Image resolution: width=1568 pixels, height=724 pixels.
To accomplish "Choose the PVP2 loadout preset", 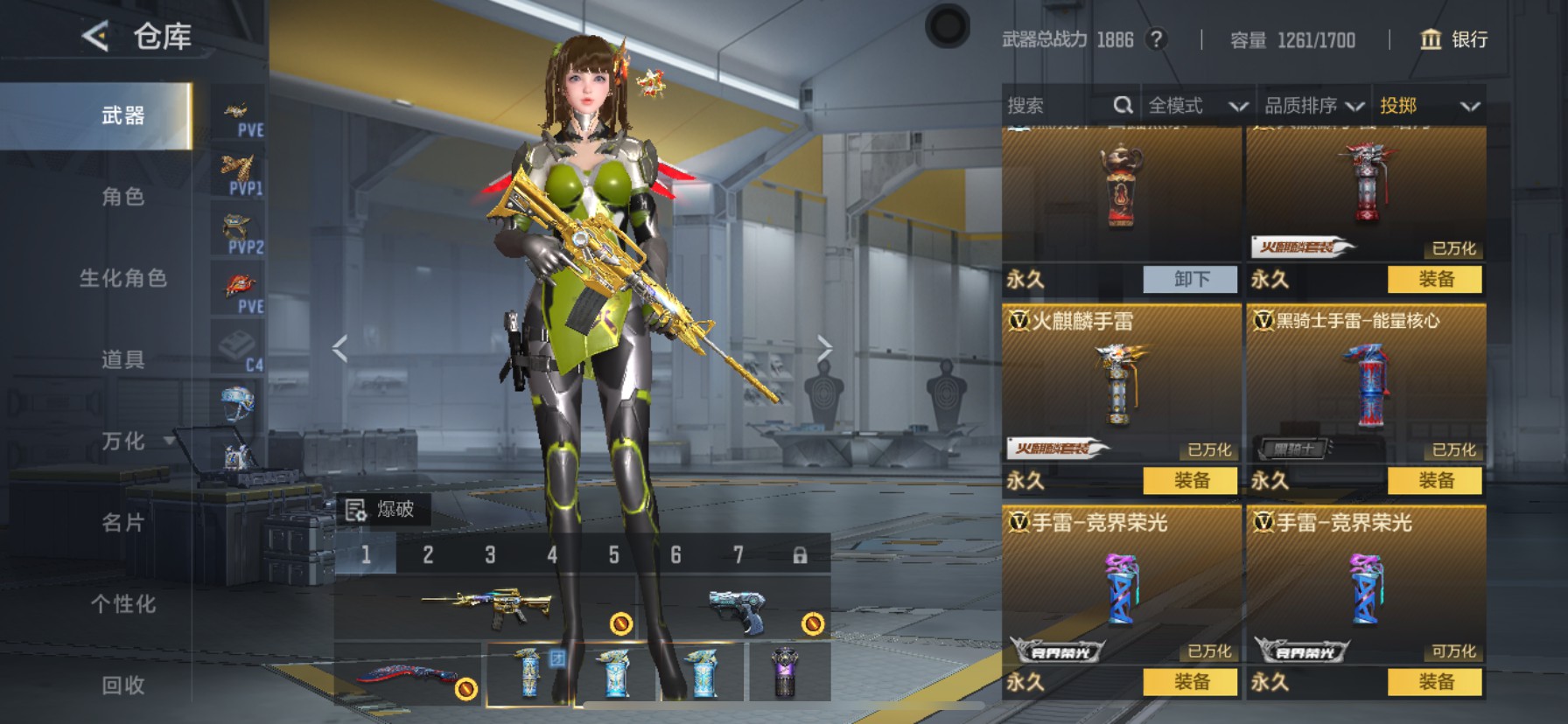I will pos(239,233).
